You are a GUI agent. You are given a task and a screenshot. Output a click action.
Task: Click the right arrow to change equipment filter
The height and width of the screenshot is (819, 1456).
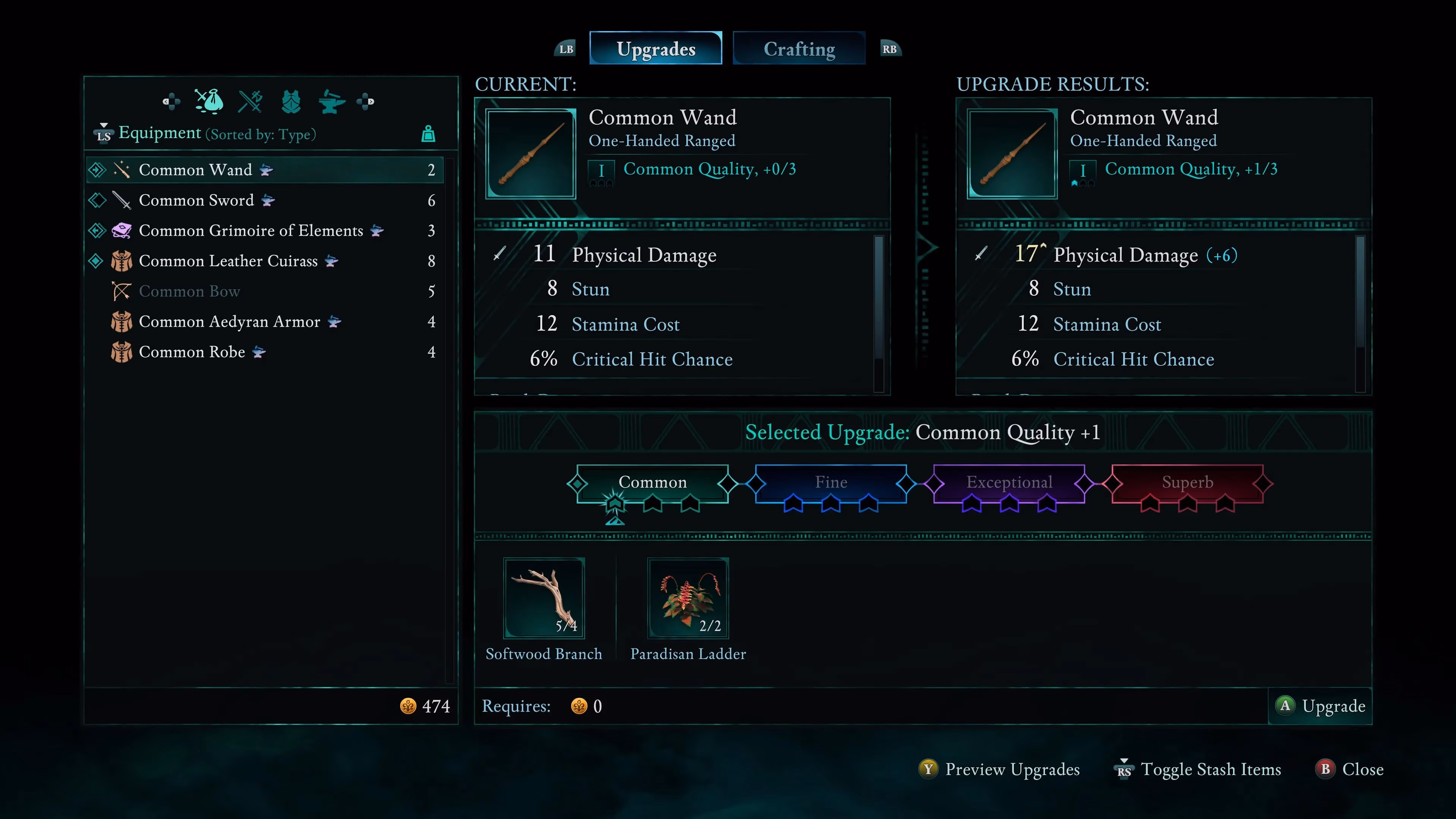point(367,102)
